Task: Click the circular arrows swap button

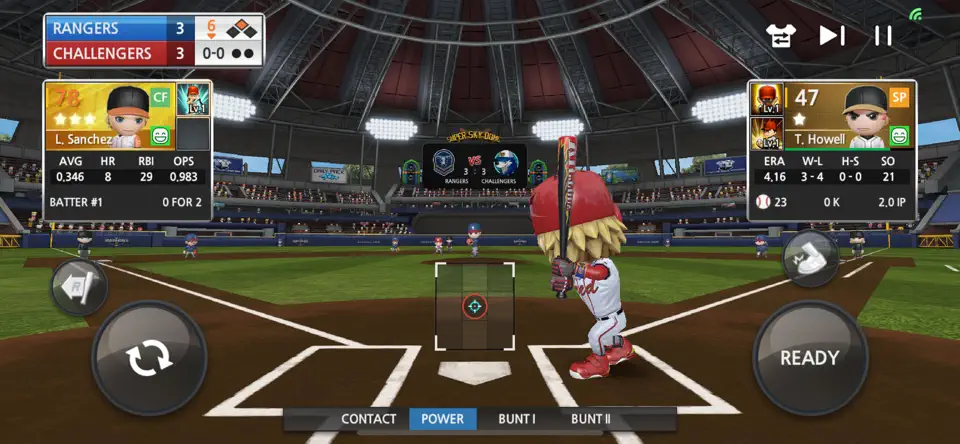Action: click(149, 358)
